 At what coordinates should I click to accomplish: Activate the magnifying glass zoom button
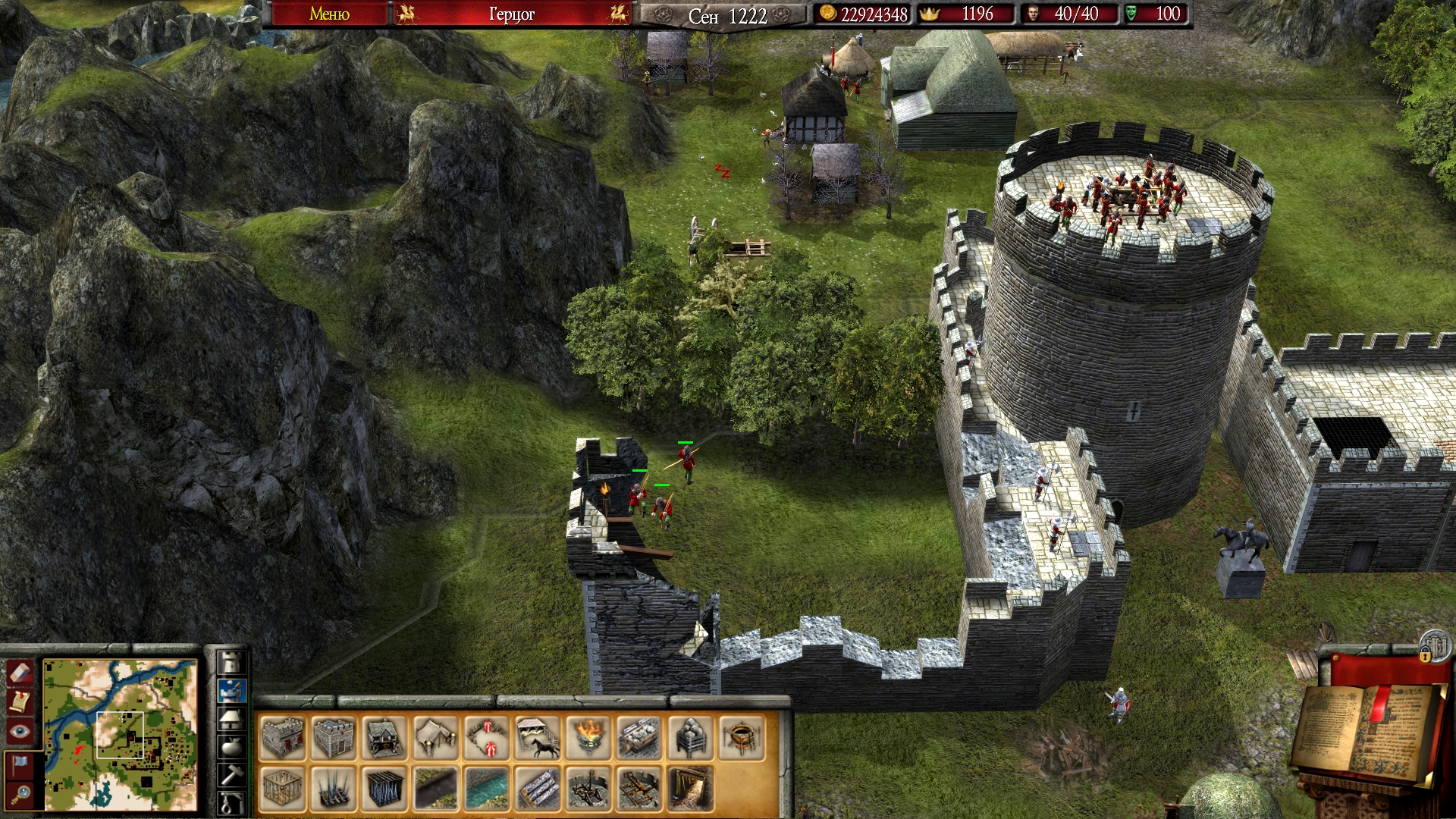coord(19,793)
